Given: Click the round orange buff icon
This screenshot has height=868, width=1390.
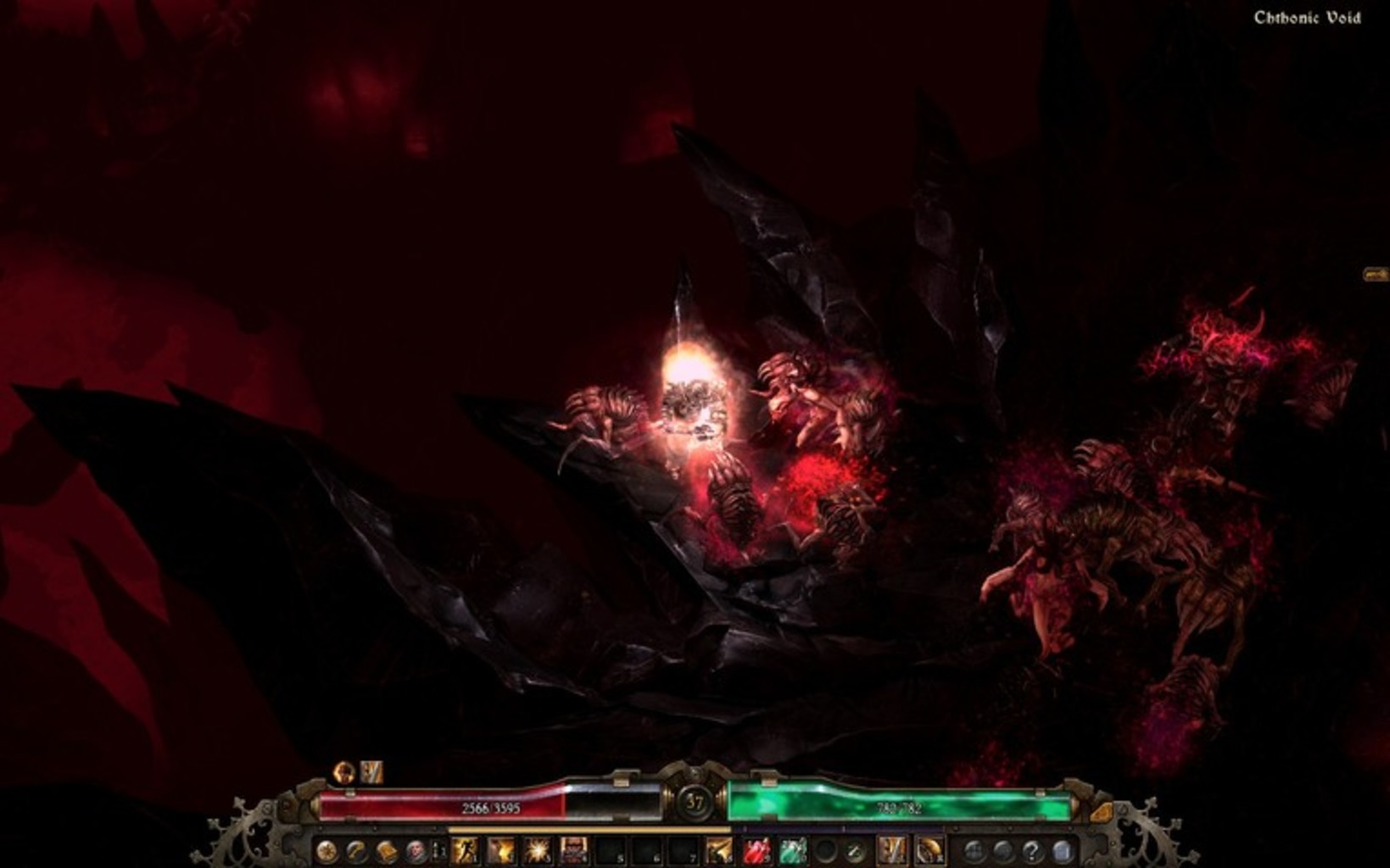Looking at the screenshot, I should tap(343, 772).
